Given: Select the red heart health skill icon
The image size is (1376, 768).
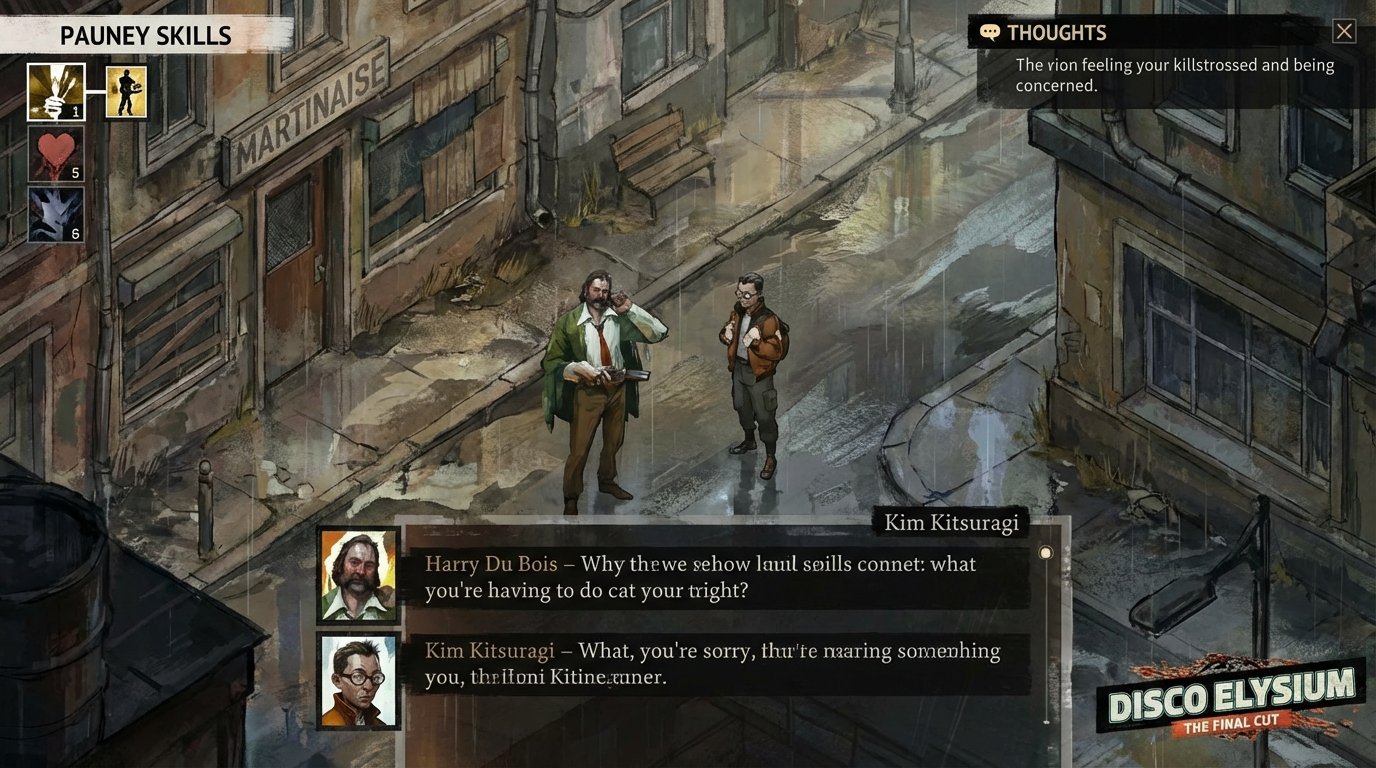Looking at the screenshot, I should 55,155.
